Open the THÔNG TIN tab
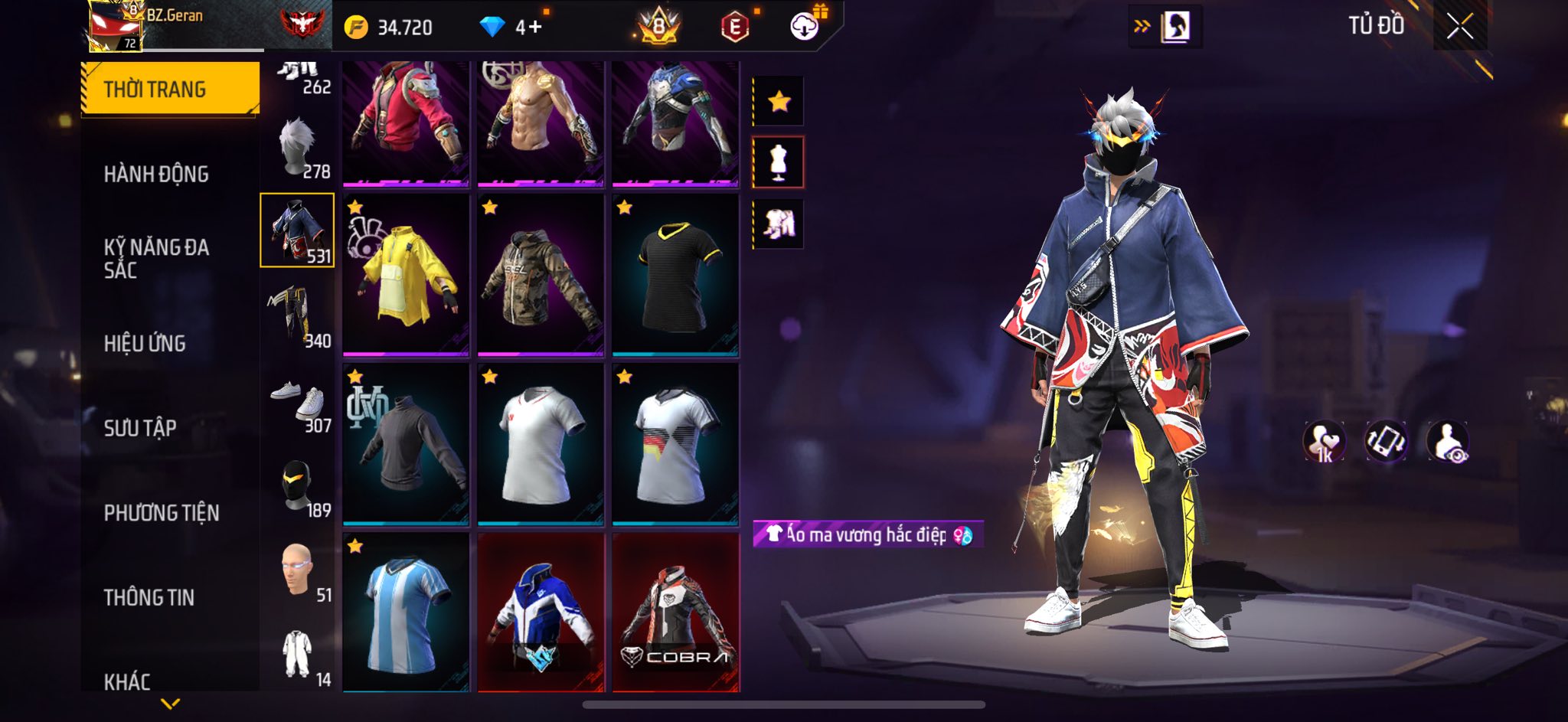Screen dimensions: 1568x722 149,597
